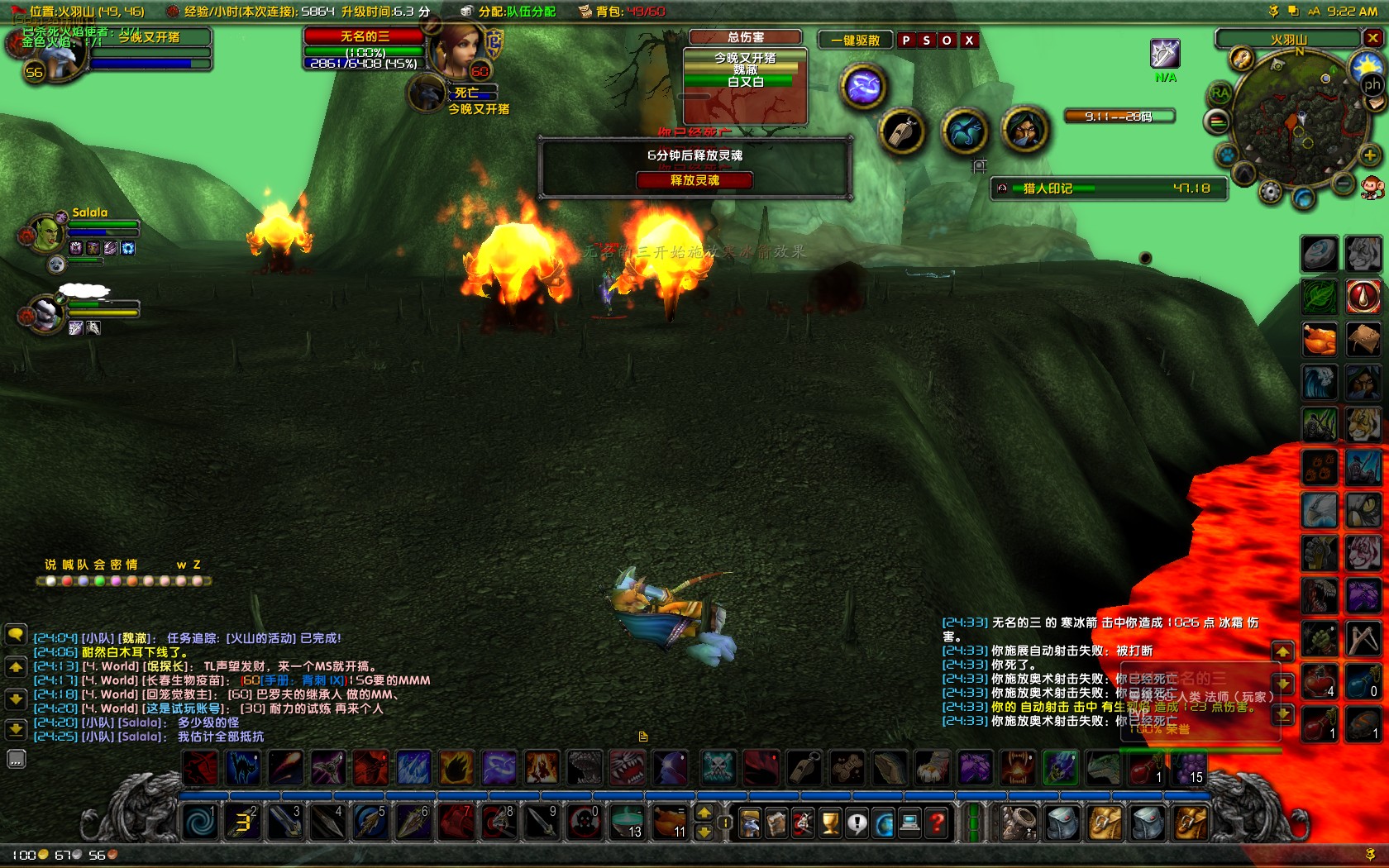
Task: Click the red question mark help icon
Action: click(935, 822)
